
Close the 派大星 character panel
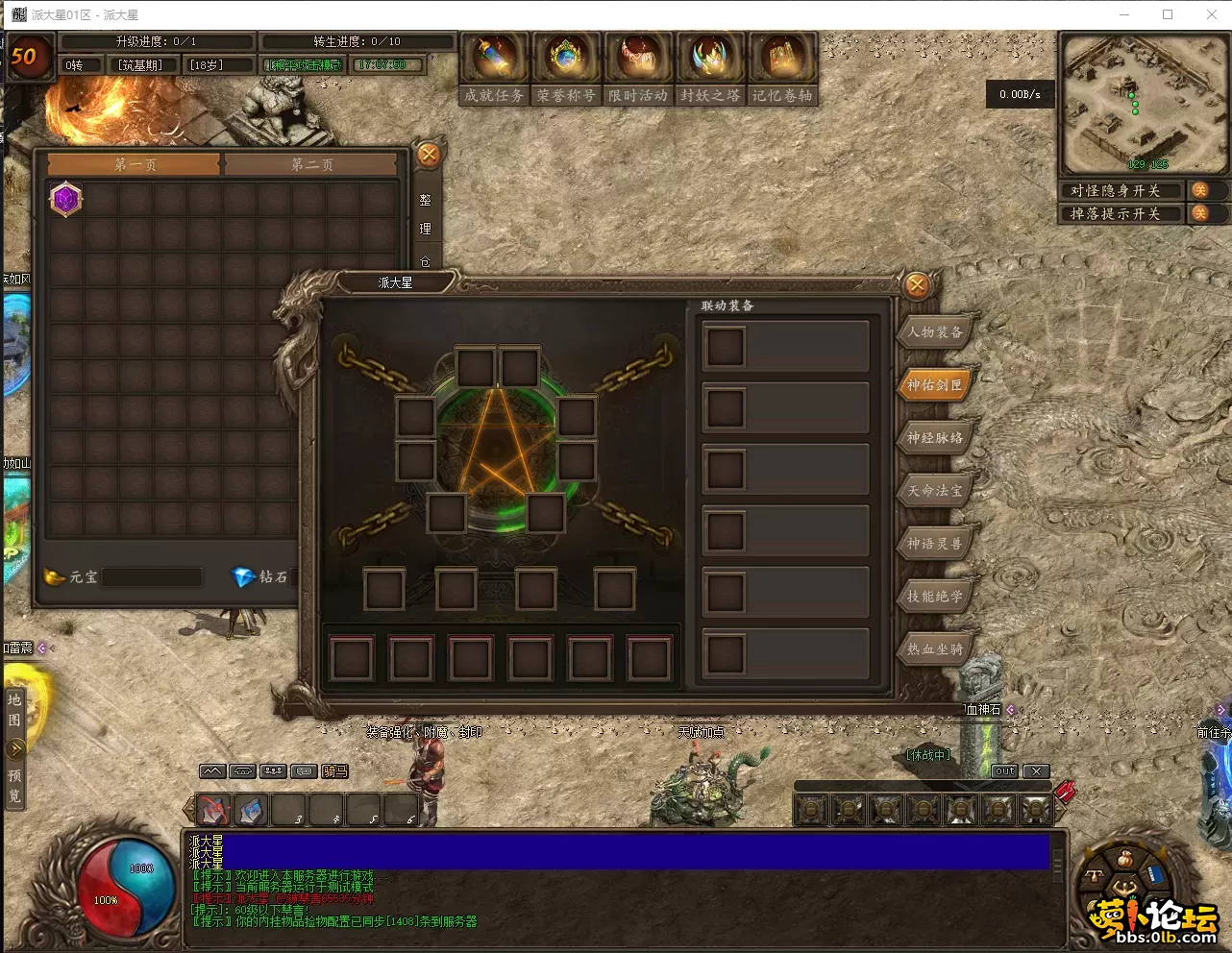[917, 284]
